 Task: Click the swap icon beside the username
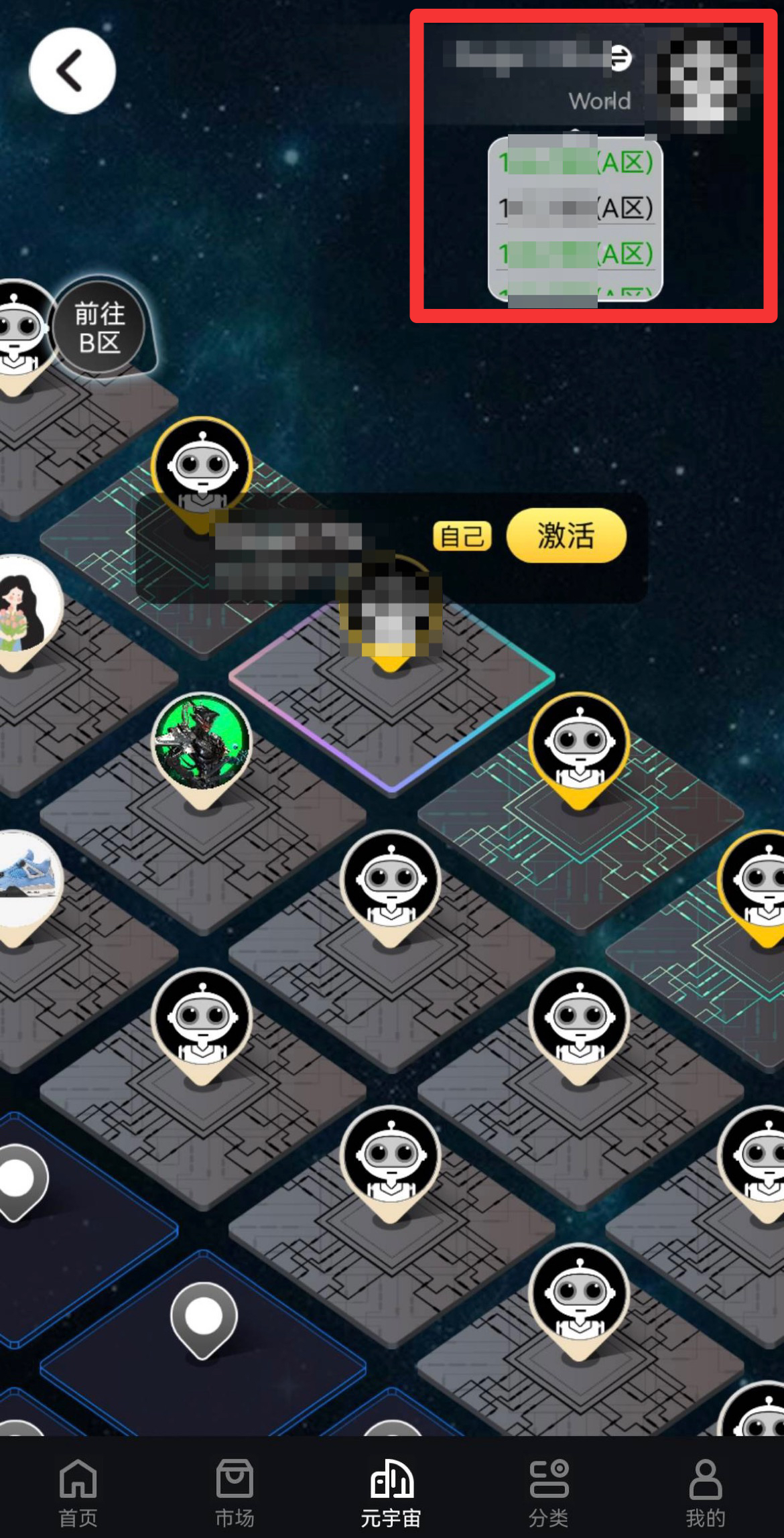coord(620,58)
